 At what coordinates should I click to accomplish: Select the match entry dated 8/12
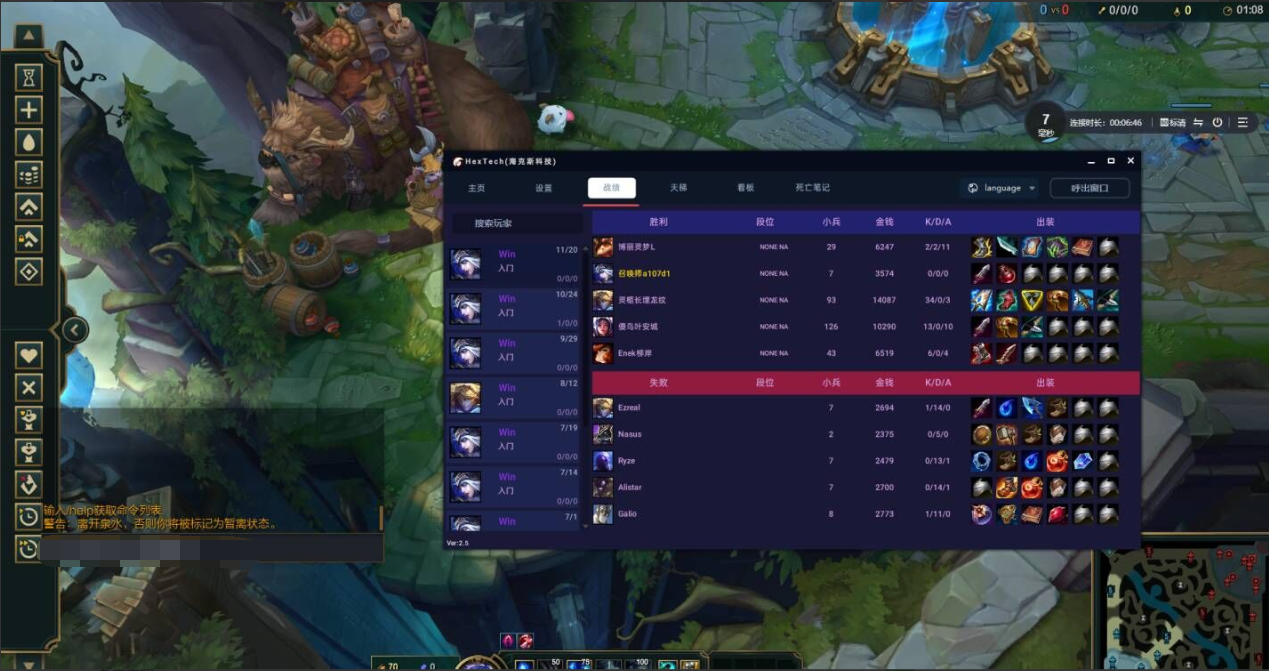pos(514,397)
